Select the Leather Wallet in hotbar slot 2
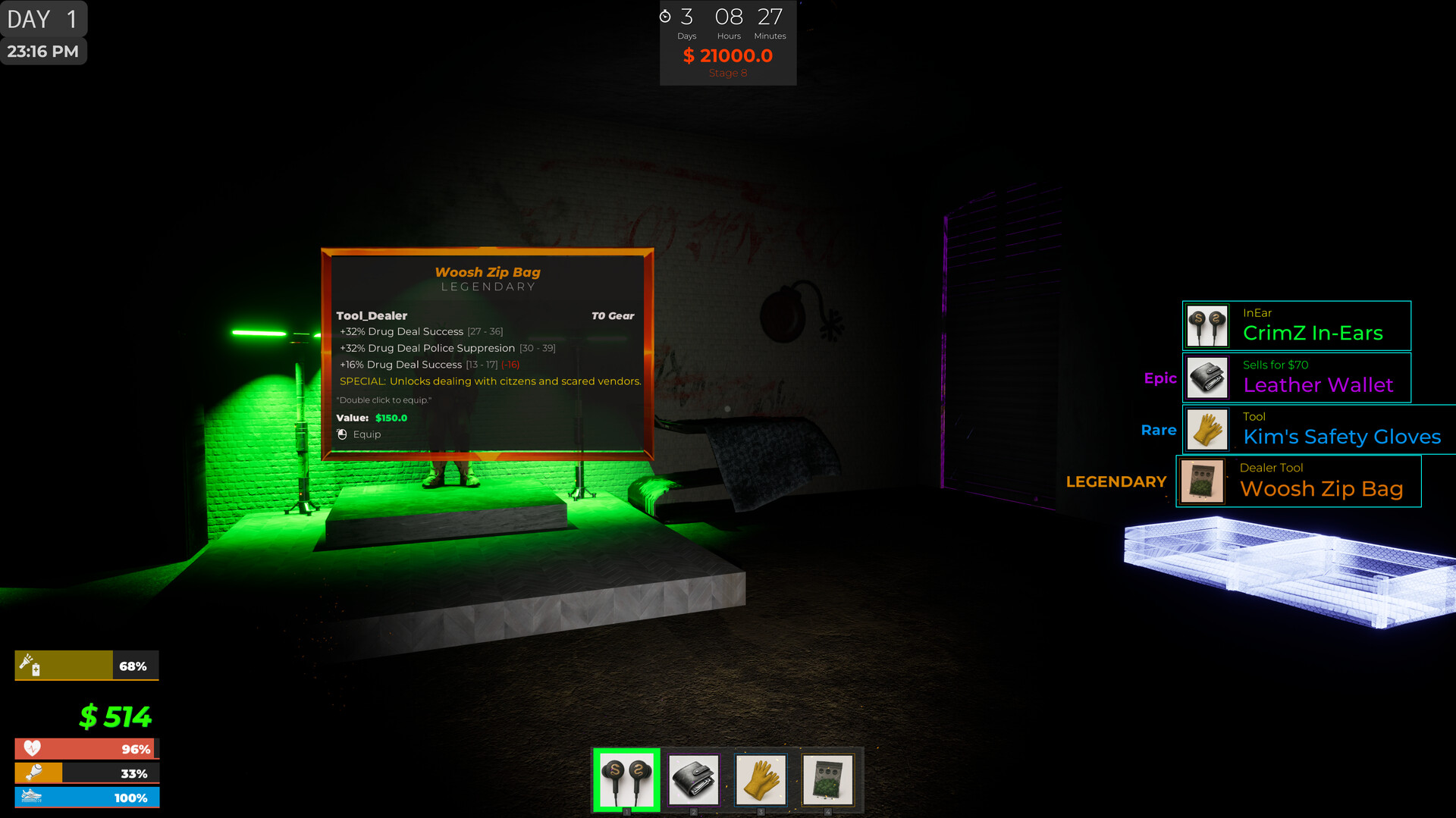 pos(692,779)
